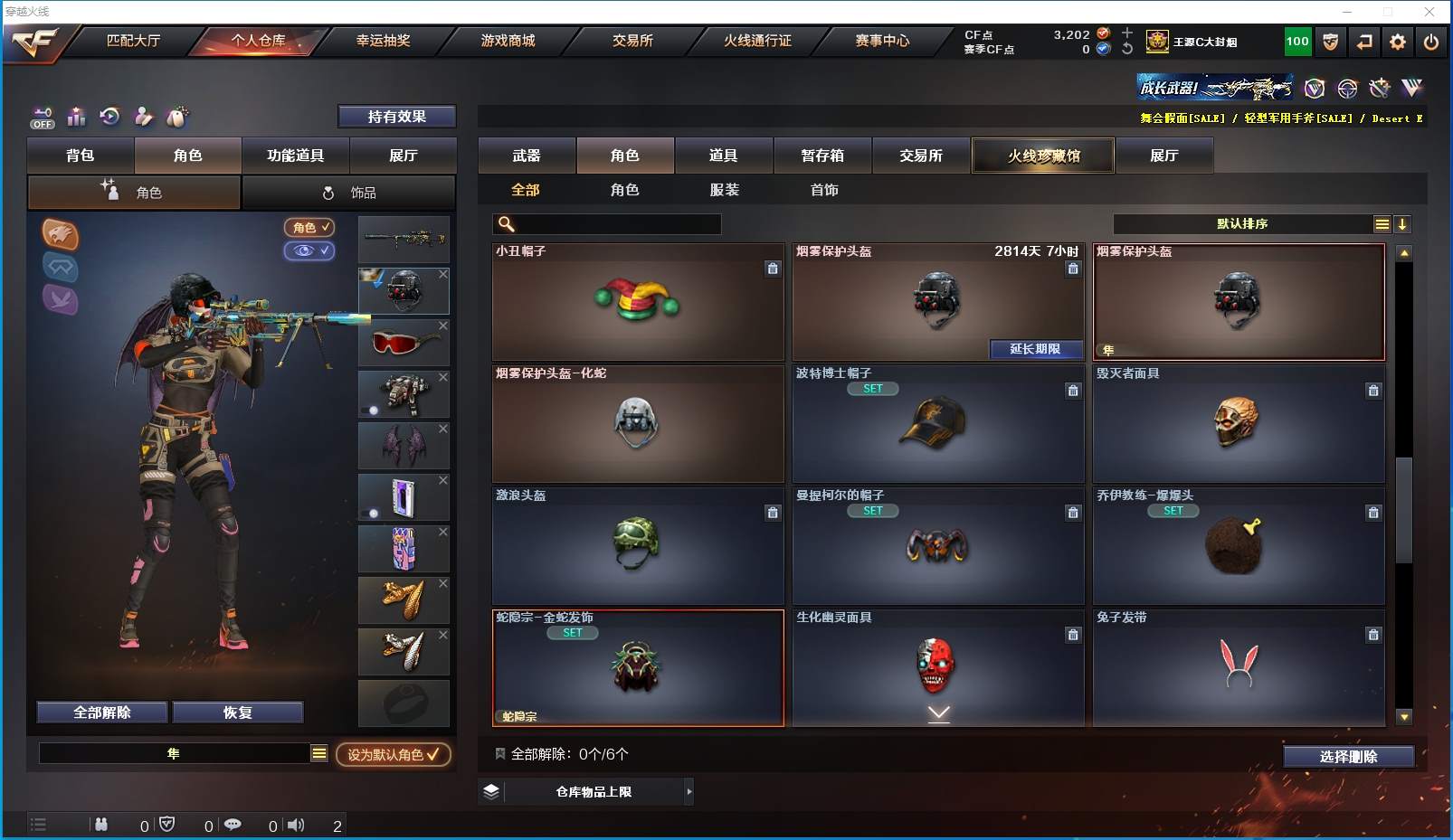Viewport: 1453px width, 840px height.
Task: Open the 火线珍藏馆 tab
Action: coord(1043,156)
